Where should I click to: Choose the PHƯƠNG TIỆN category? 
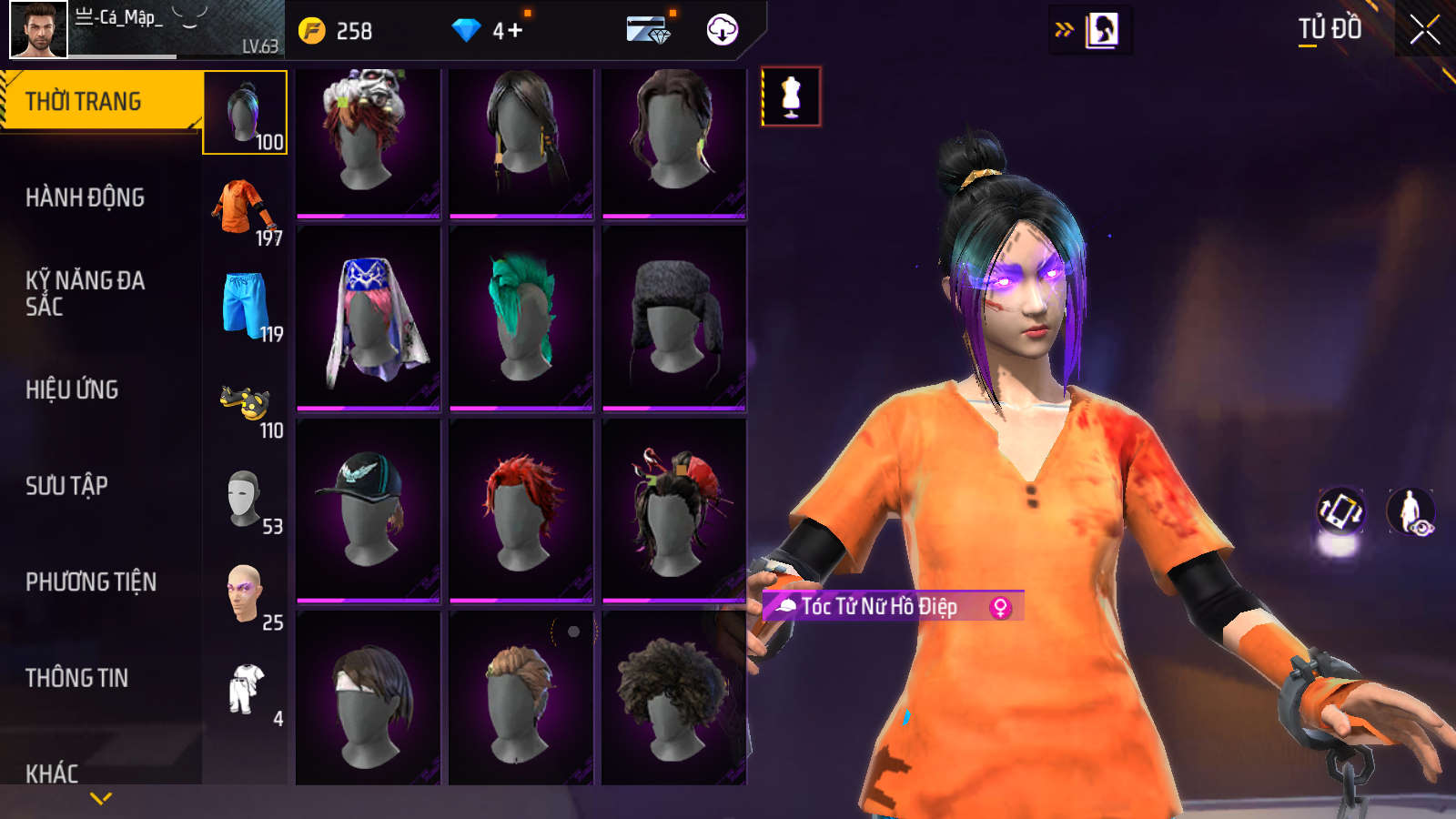91,581
